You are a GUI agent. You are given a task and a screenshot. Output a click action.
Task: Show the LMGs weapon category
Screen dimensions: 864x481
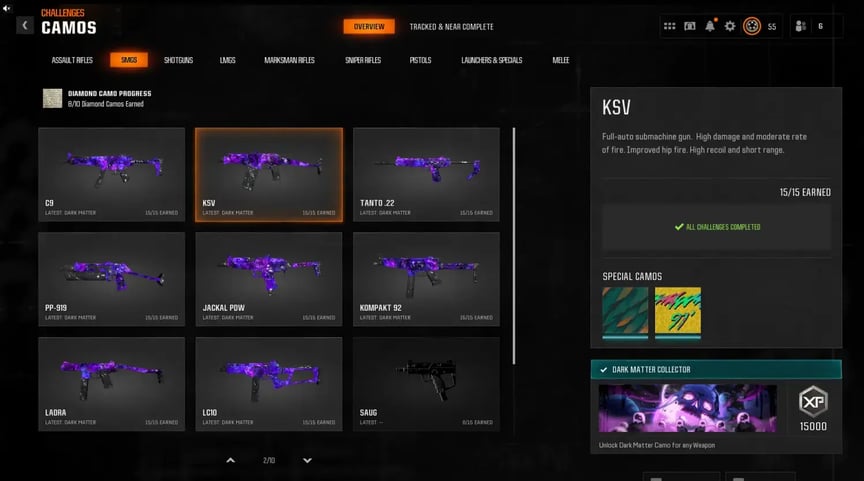coord(228,60)
